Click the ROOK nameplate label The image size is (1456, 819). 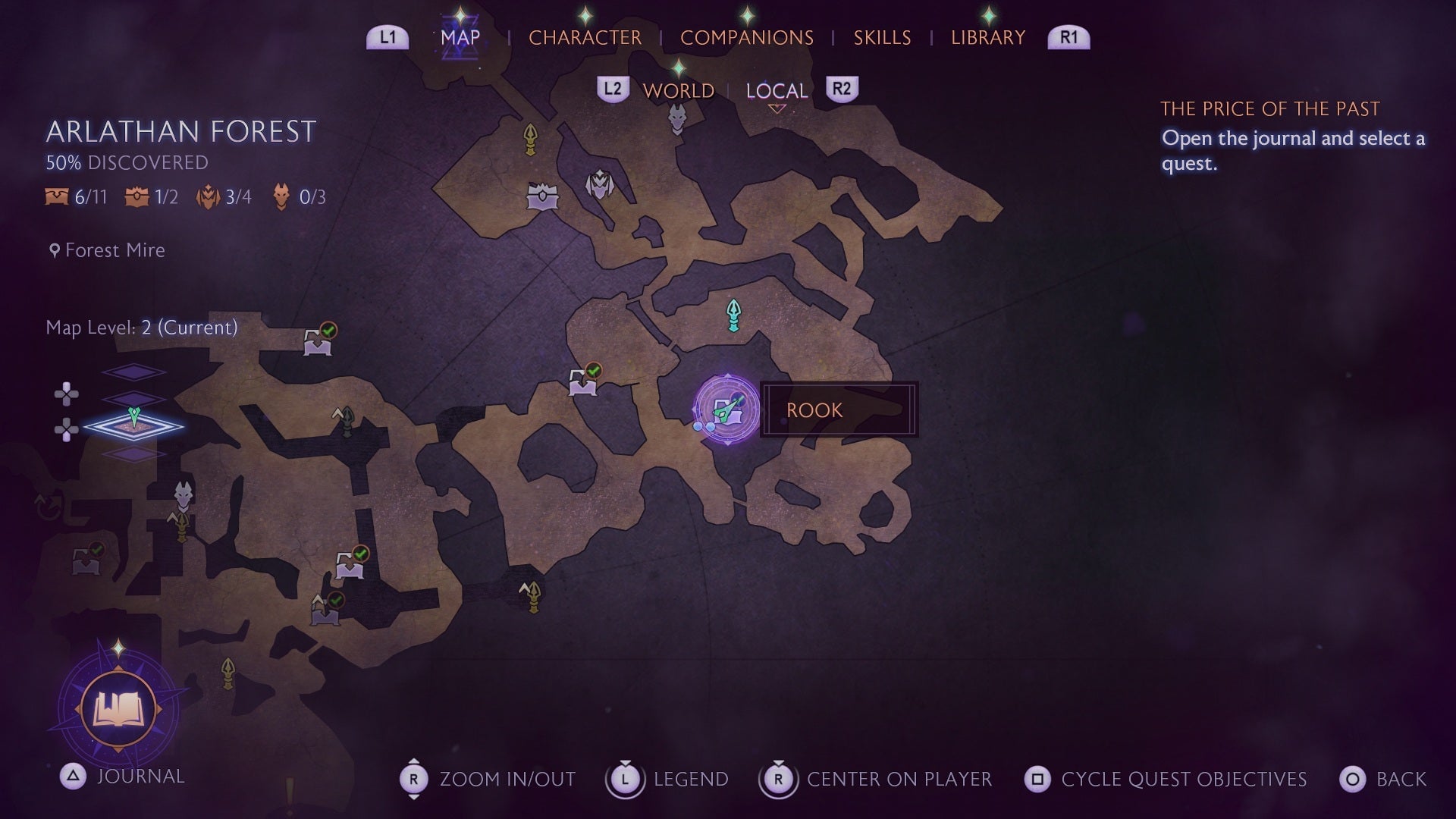[x=814, y=409]
